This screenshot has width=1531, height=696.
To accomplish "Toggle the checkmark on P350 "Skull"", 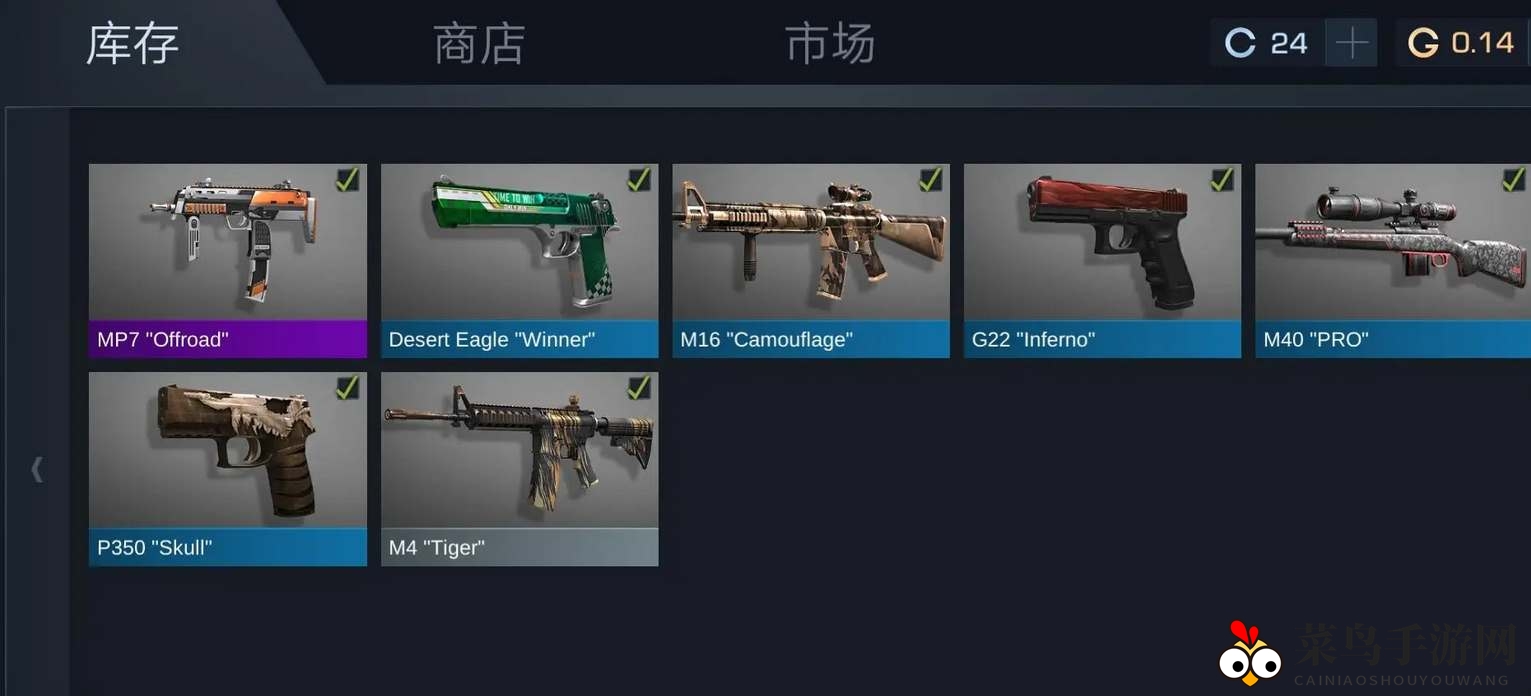I will 347,388.
